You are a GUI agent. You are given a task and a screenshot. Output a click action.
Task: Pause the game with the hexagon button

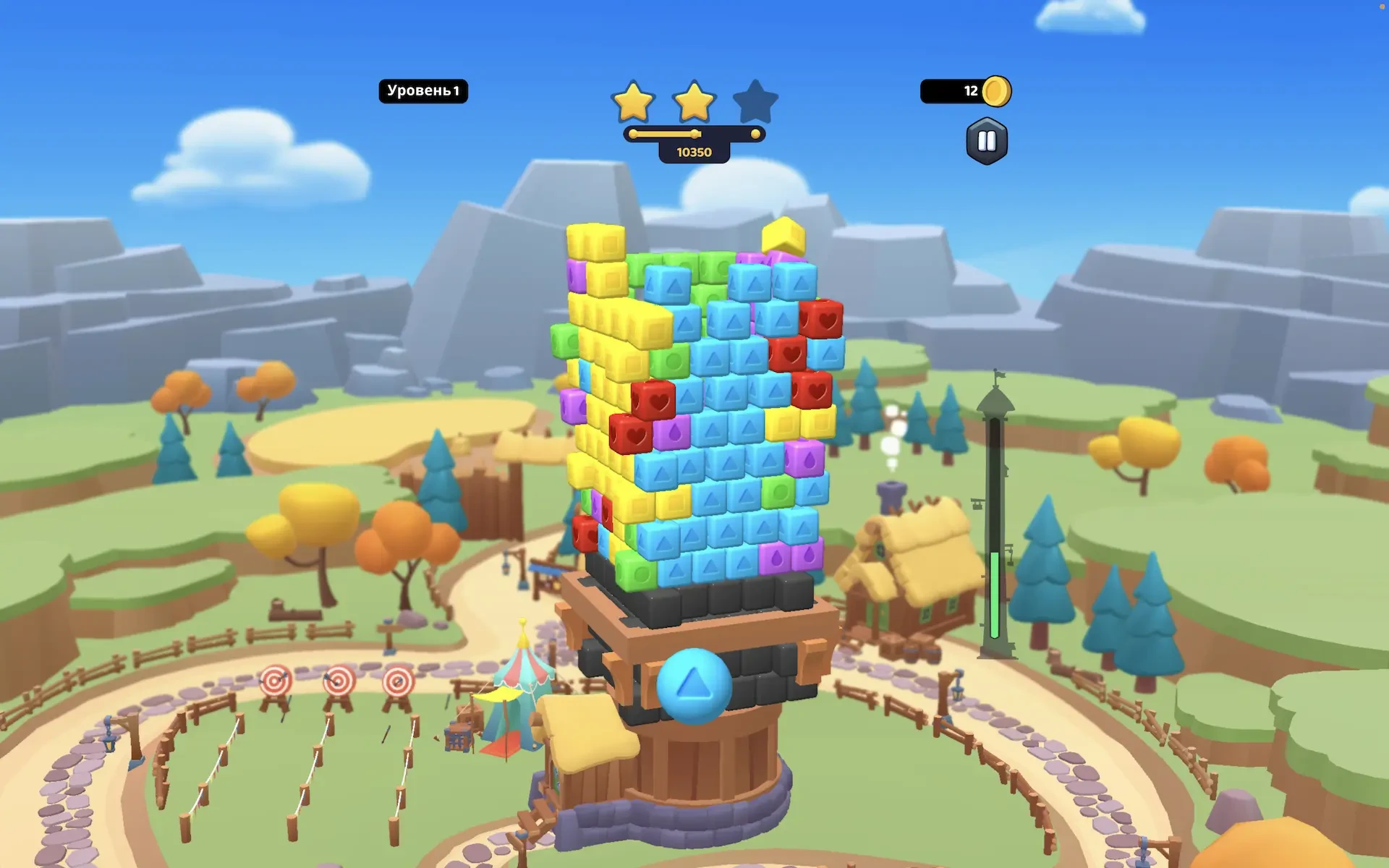(x=987, y=141)
